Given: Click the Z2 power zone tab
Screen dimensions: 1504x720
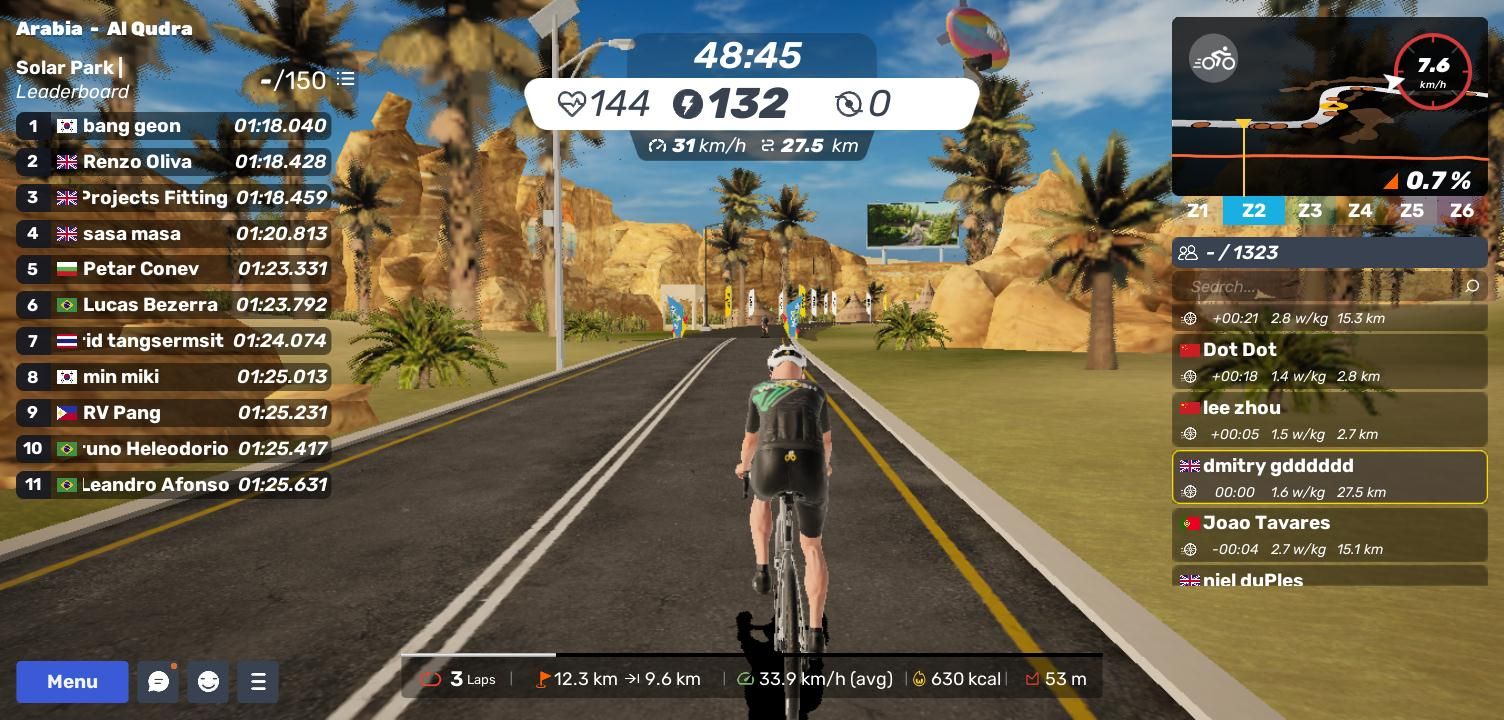Looking at the screenshot, I should point(1253,211).
